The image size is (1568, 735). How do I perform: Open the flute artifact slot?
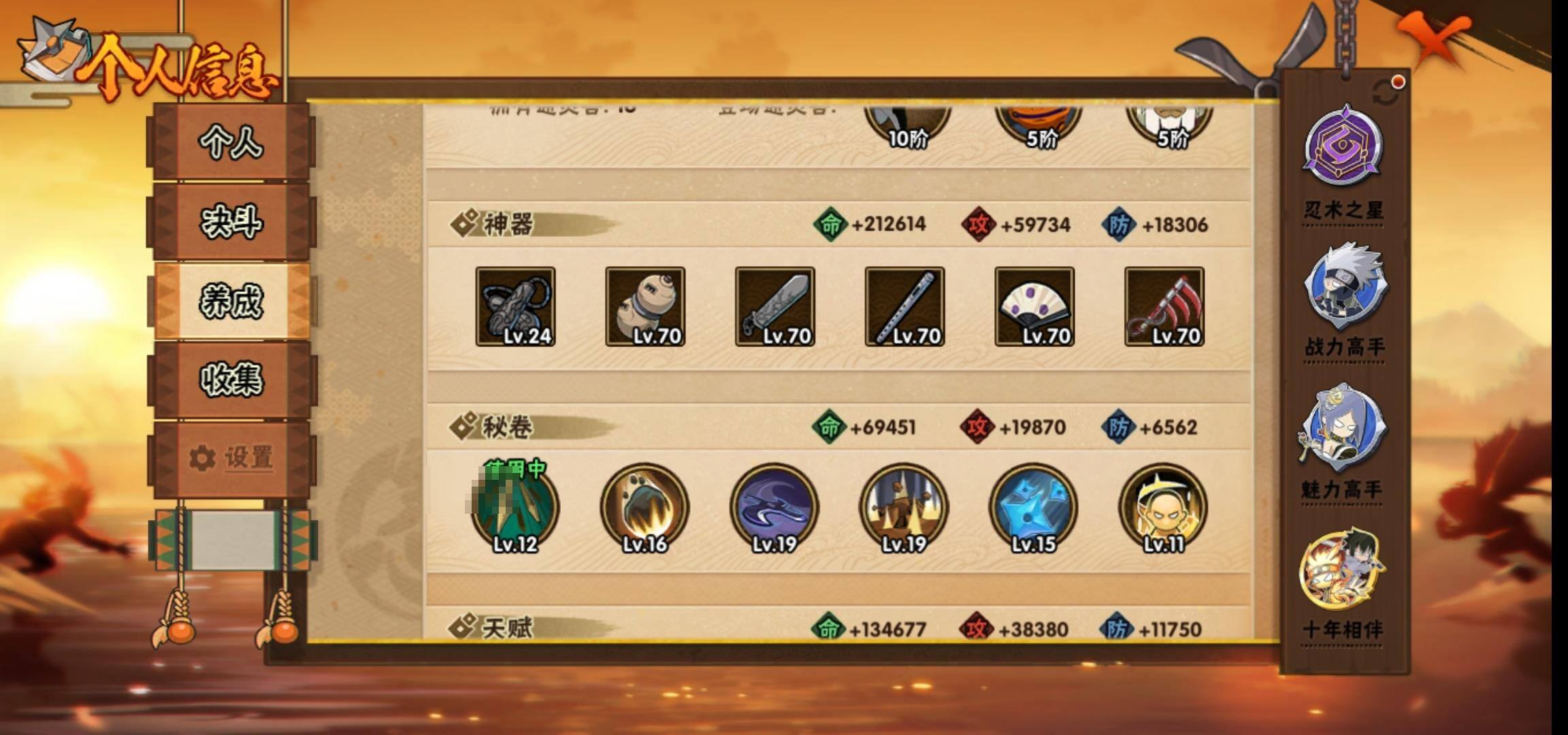click(904, 306)
